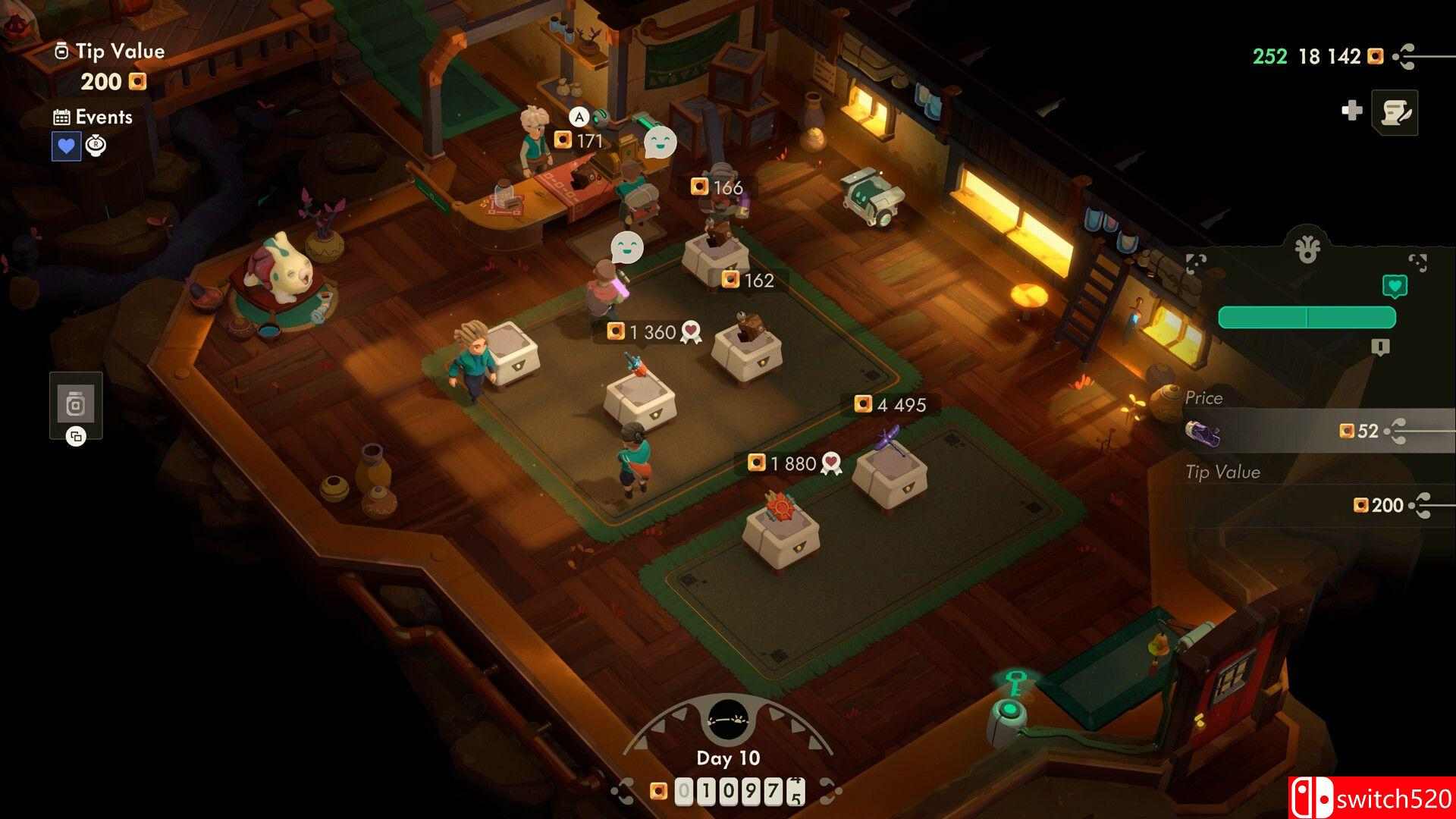1456x819 pixels.
Task: Adjust the green progress bar in the right panel
Action: point(1307,317)
